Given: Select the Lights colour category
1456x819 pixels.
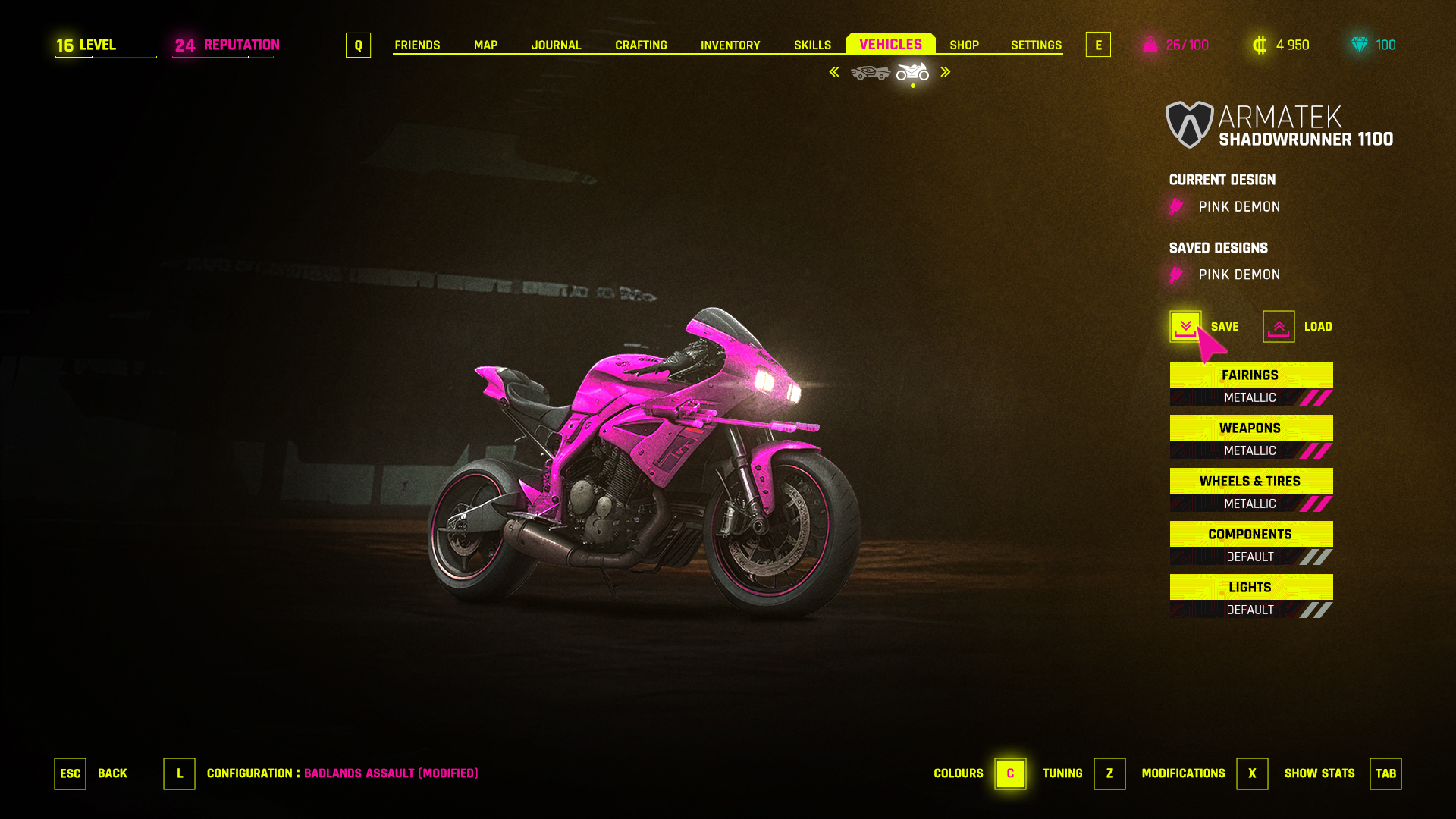Looking at the screenshot, I should point(1250,588).
